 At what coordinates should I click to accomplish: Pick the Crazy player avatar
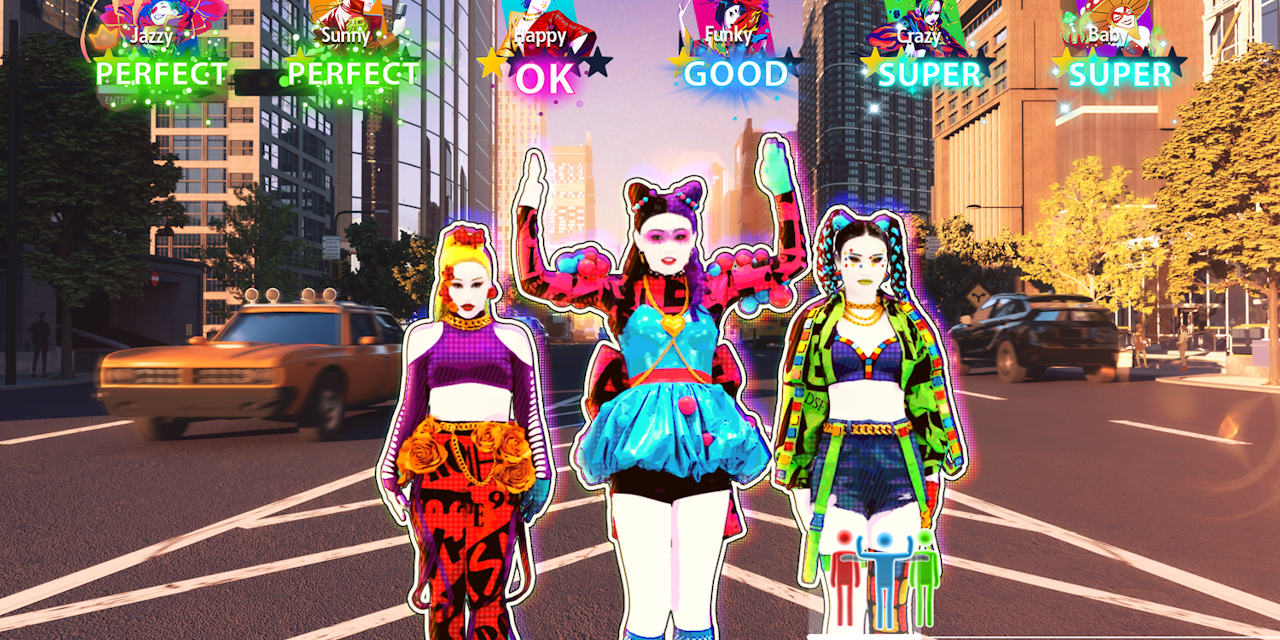tap(920, 20)
